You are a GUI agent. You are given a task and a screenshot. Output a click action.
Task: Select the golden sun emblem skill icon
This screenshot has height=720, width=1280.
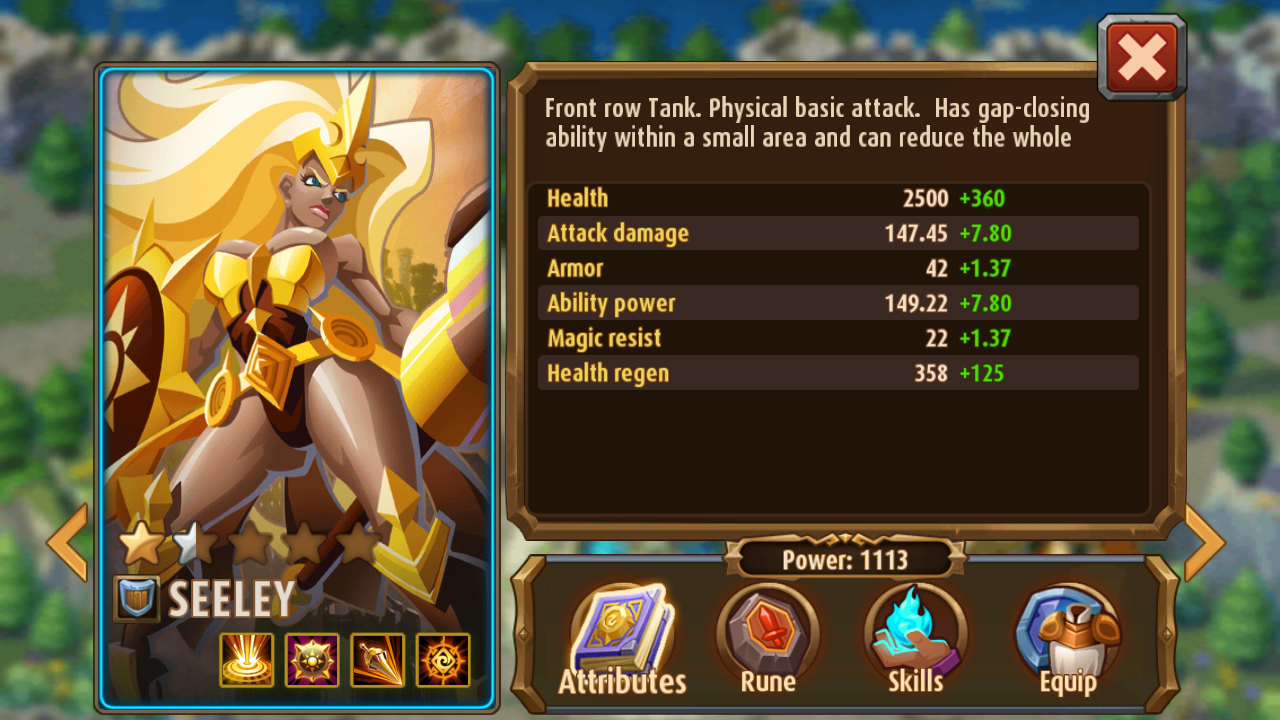pyautogui.click(x=312, y=660)
